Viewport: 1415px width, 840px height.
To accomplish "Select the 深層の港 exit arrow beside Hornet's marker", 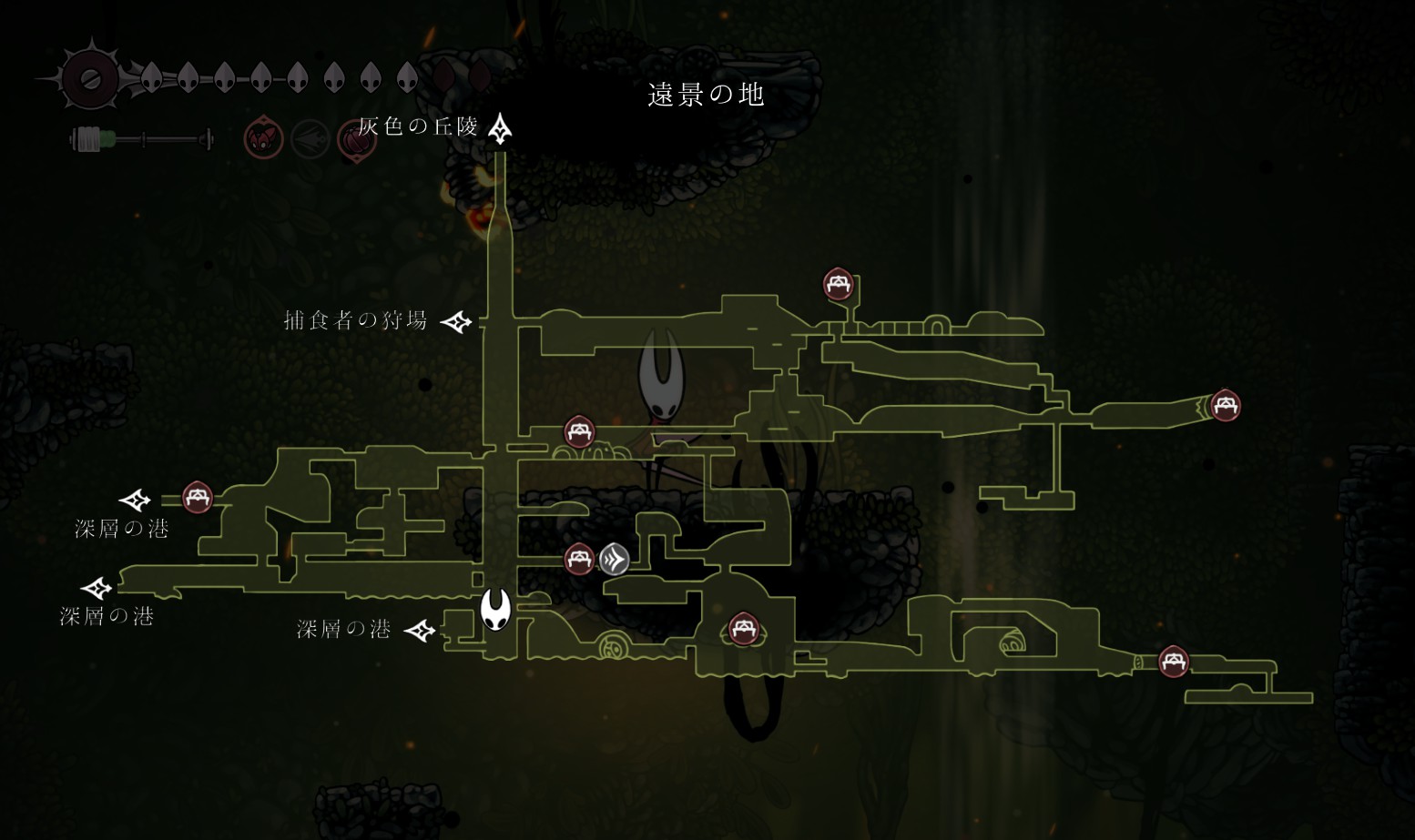I will coord(420,630).
